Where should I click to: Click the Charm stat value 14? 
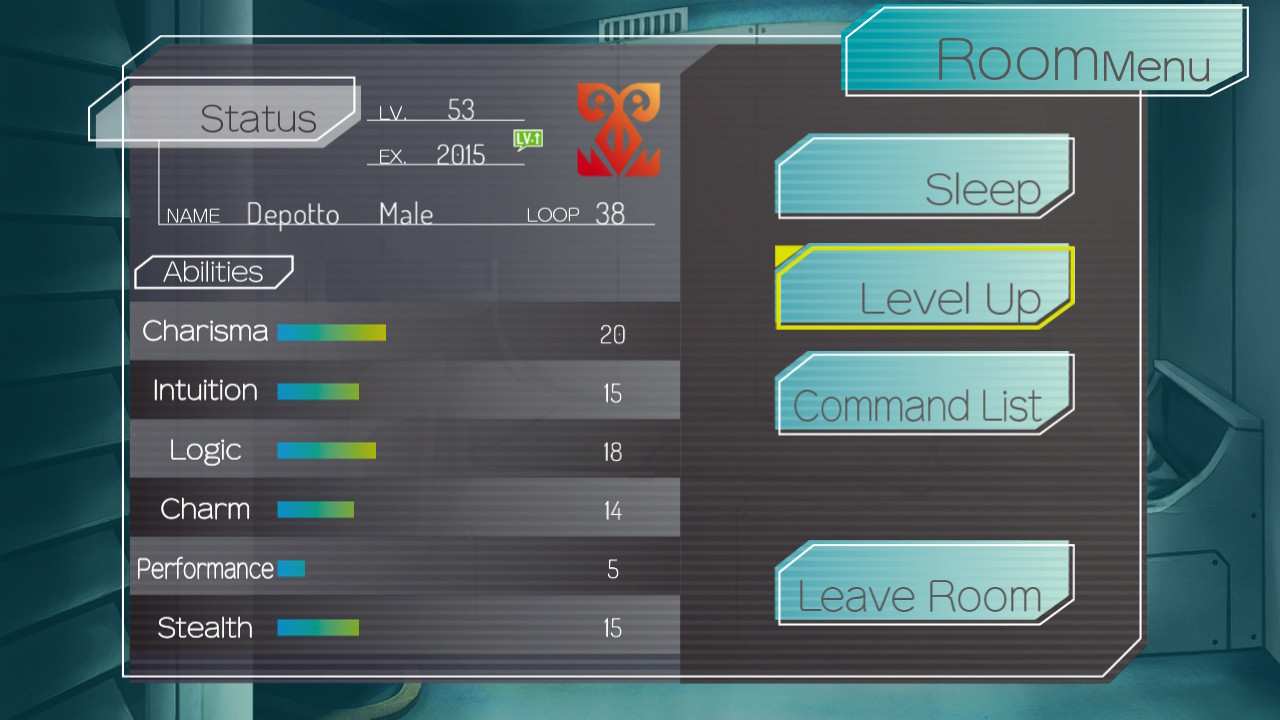[x=613, y=509]
